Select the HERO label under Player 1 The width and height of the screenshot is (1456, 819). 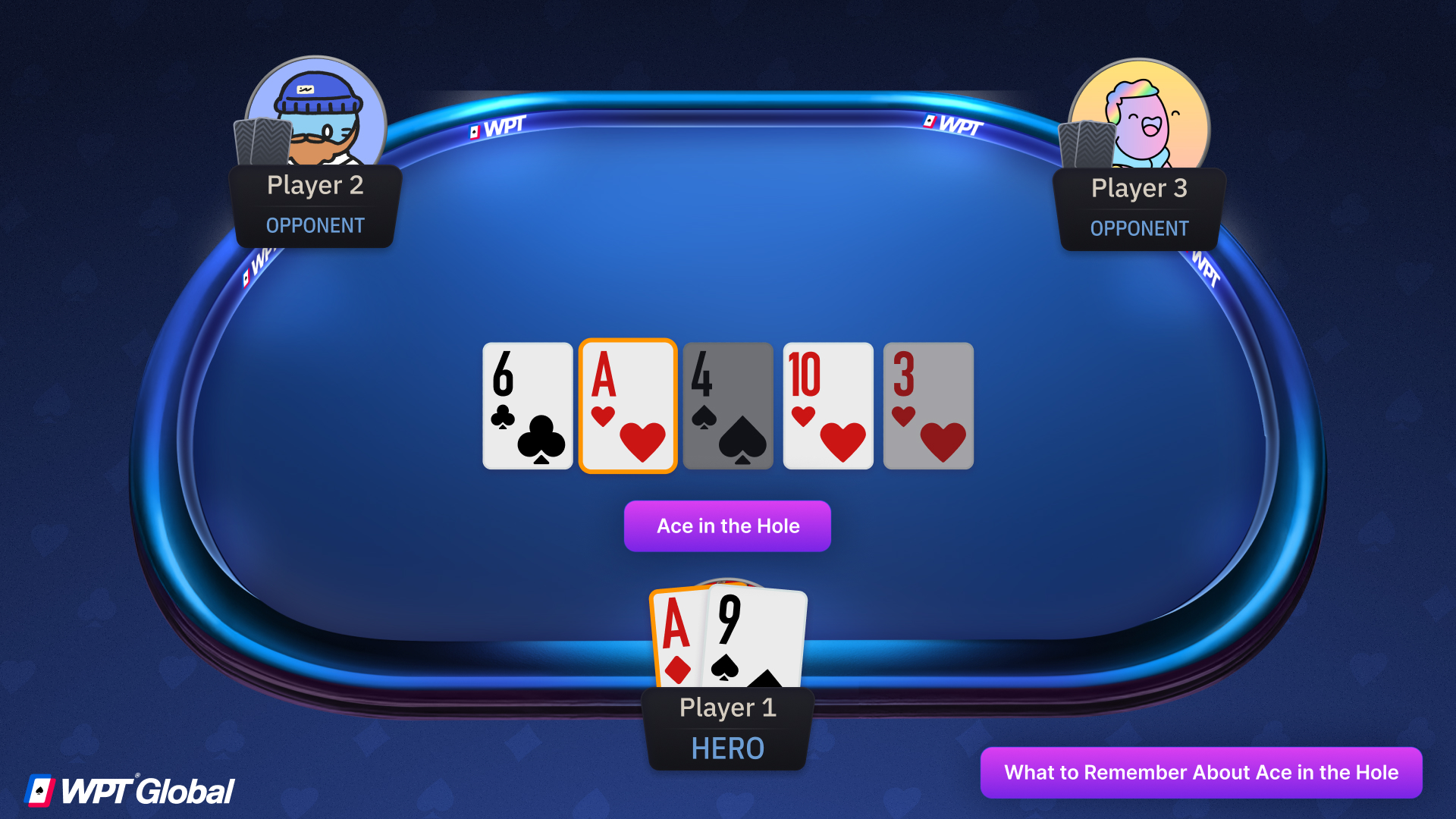pyautogui.click(x=726, y=748)
